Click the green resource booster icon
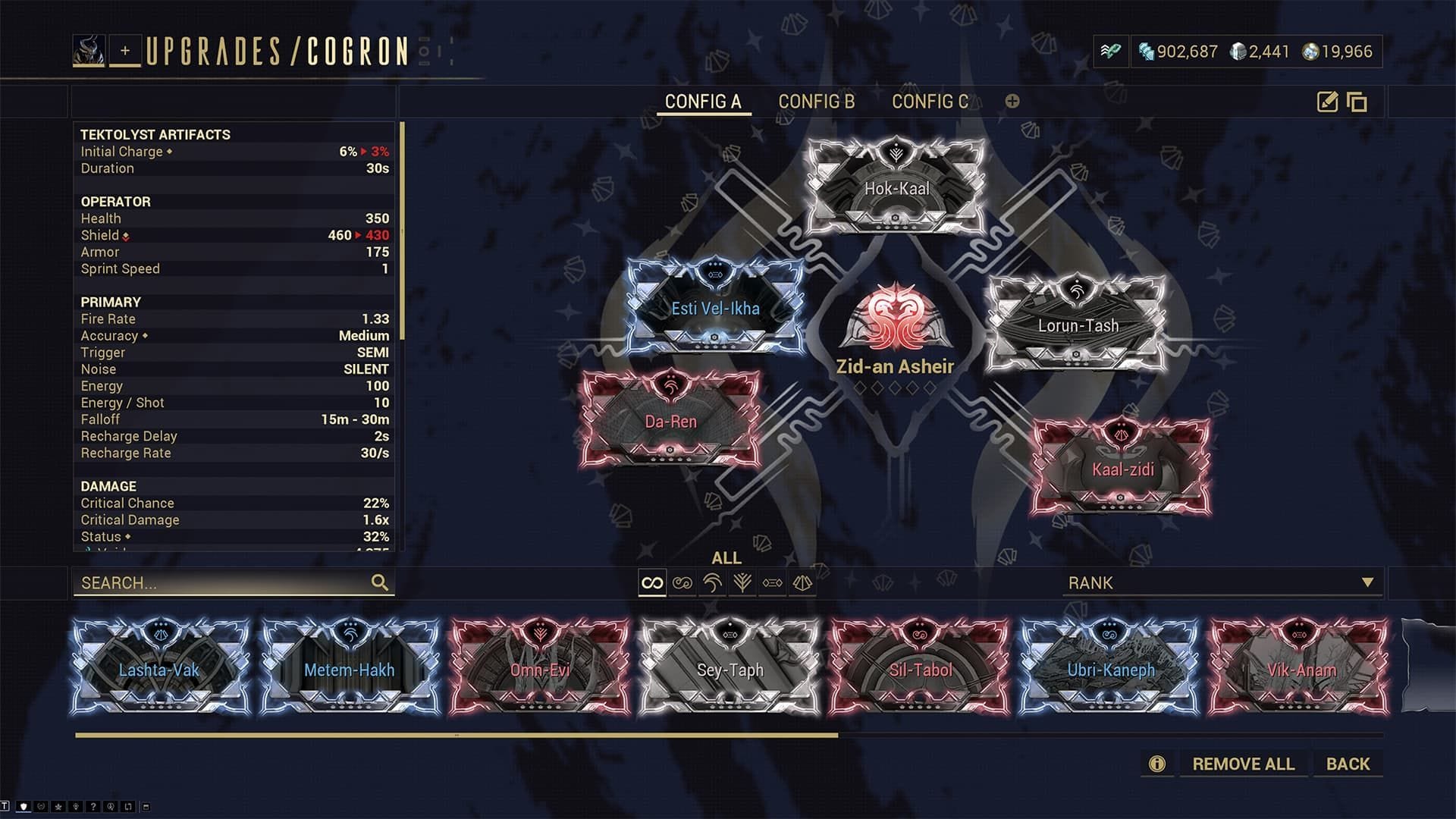Screen dimensions: 1456x819 pos(1110,50)
